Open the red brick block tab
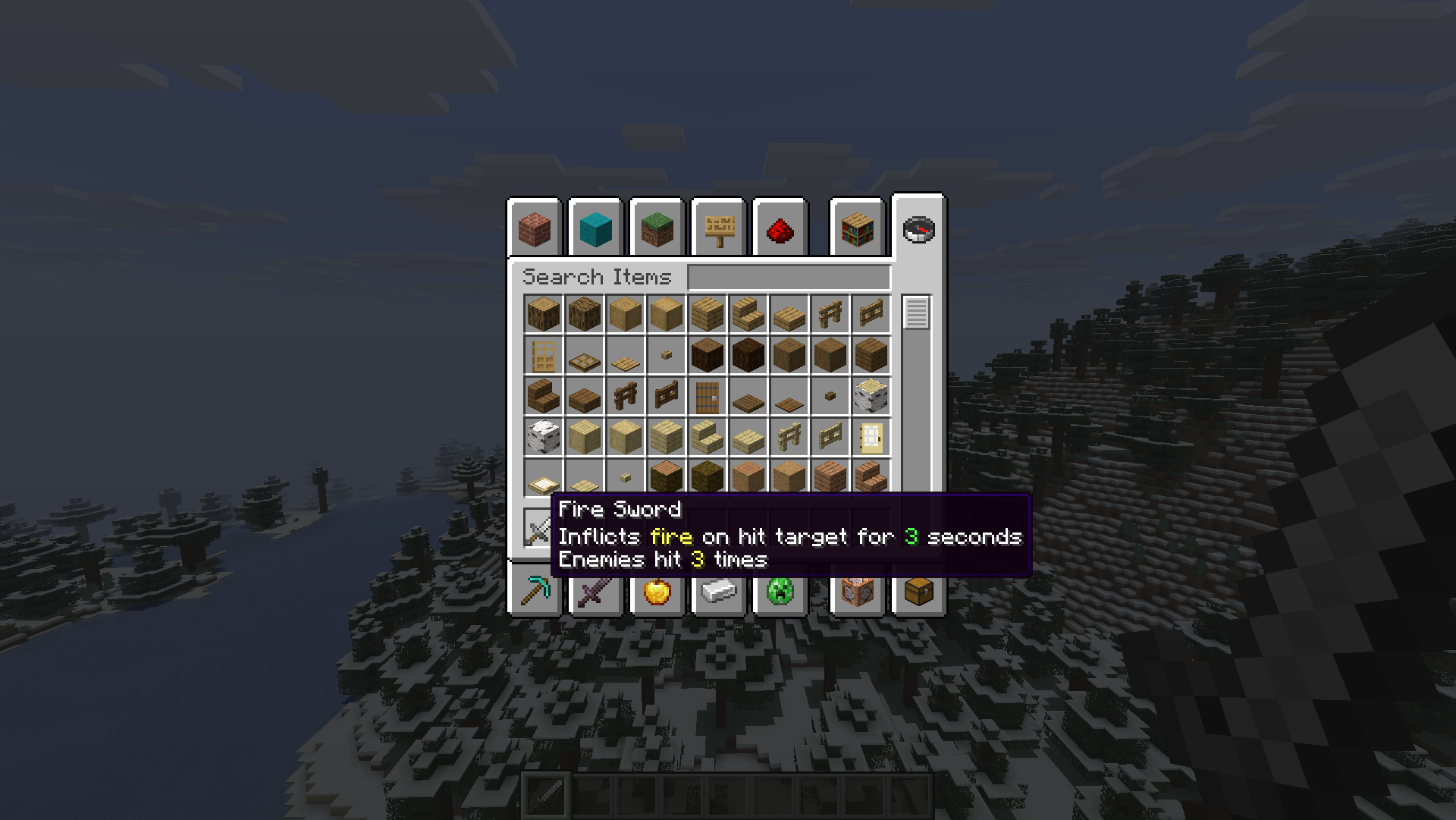The height and width of the screenshot is (820, 1456). pos(535,229)
